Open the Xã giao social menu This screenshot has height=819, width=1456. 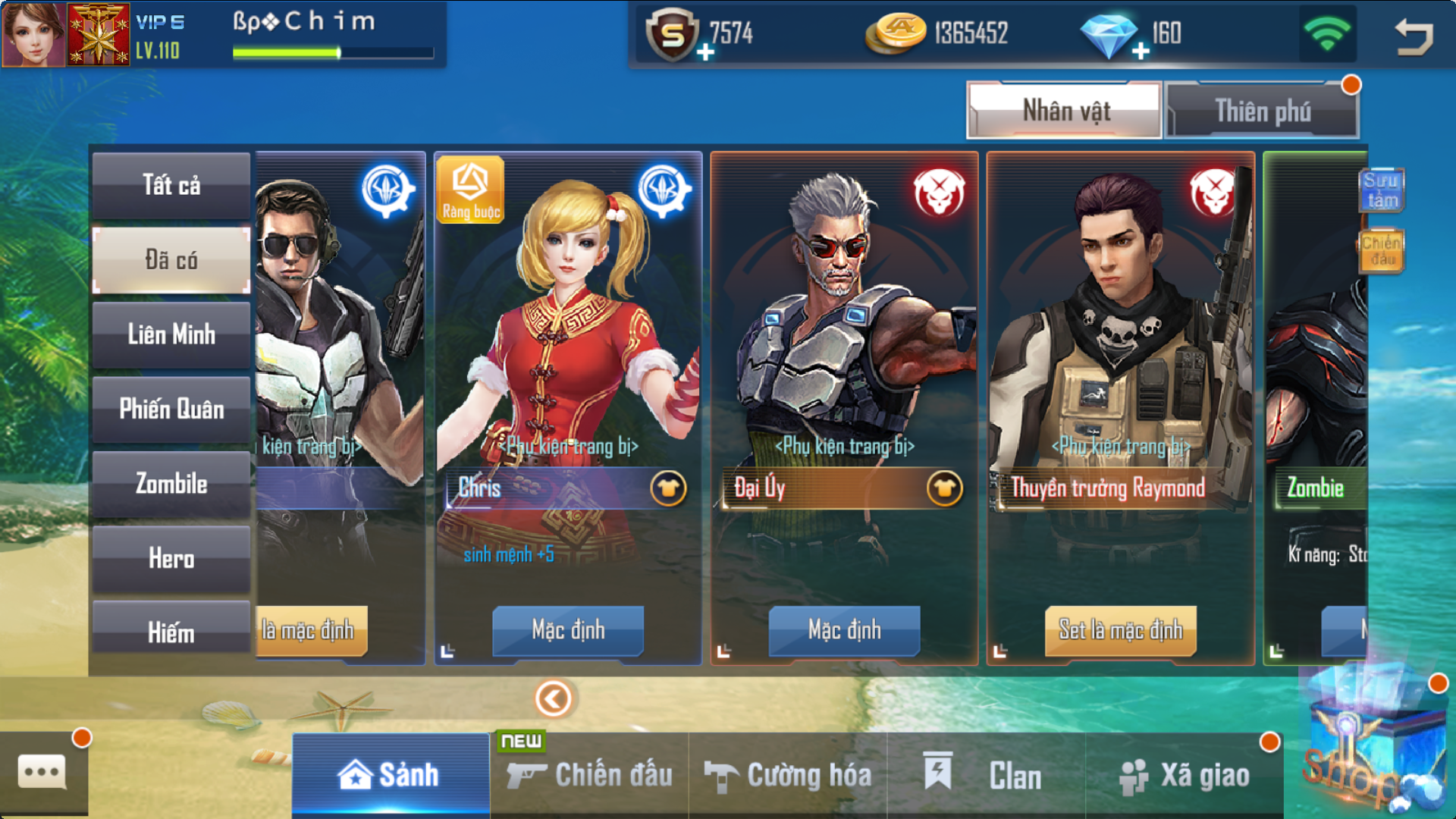coord(1185,775)
